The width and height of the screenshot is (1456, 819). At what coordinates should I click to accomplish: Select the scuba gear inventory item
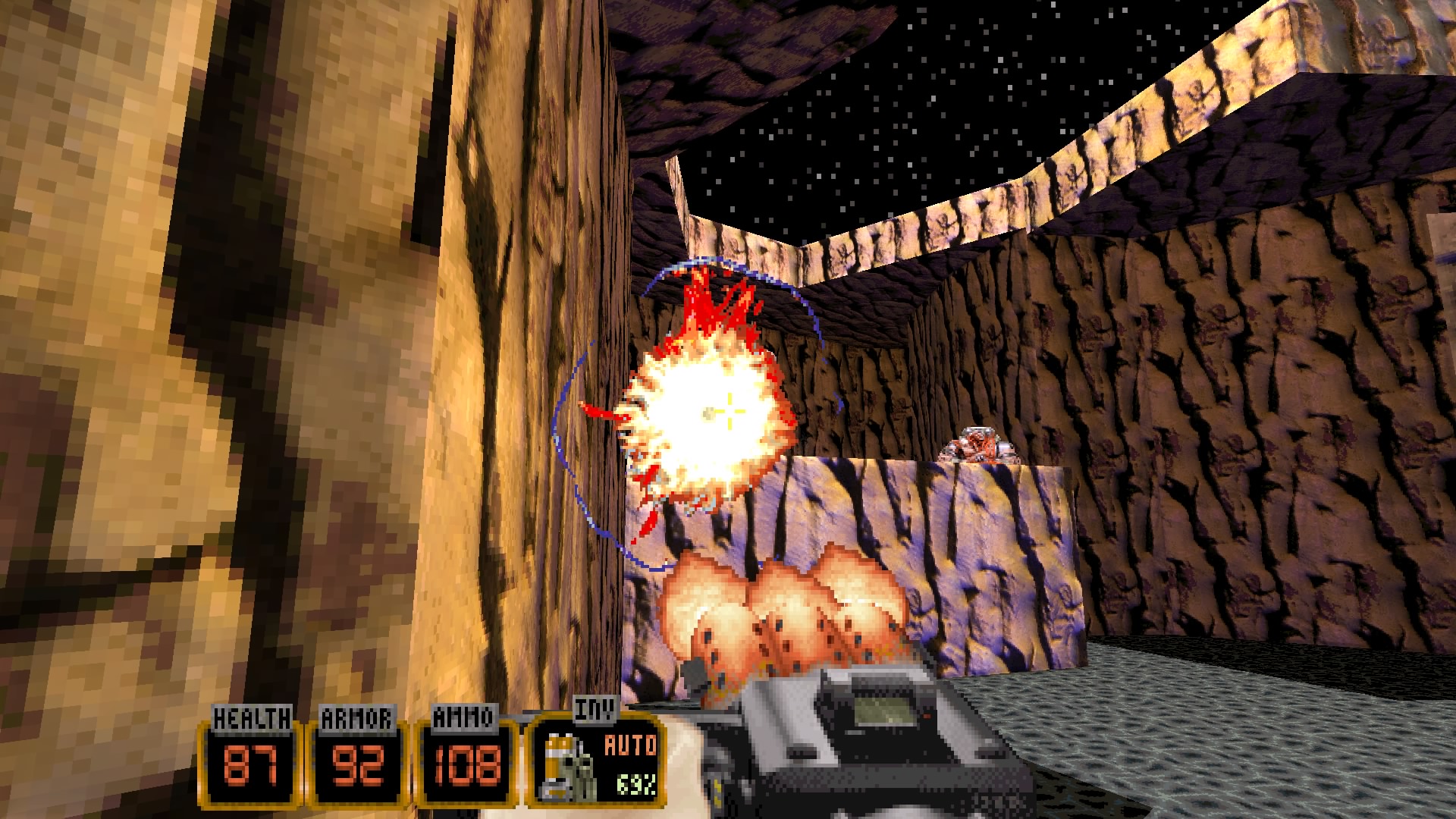[568, 767]
